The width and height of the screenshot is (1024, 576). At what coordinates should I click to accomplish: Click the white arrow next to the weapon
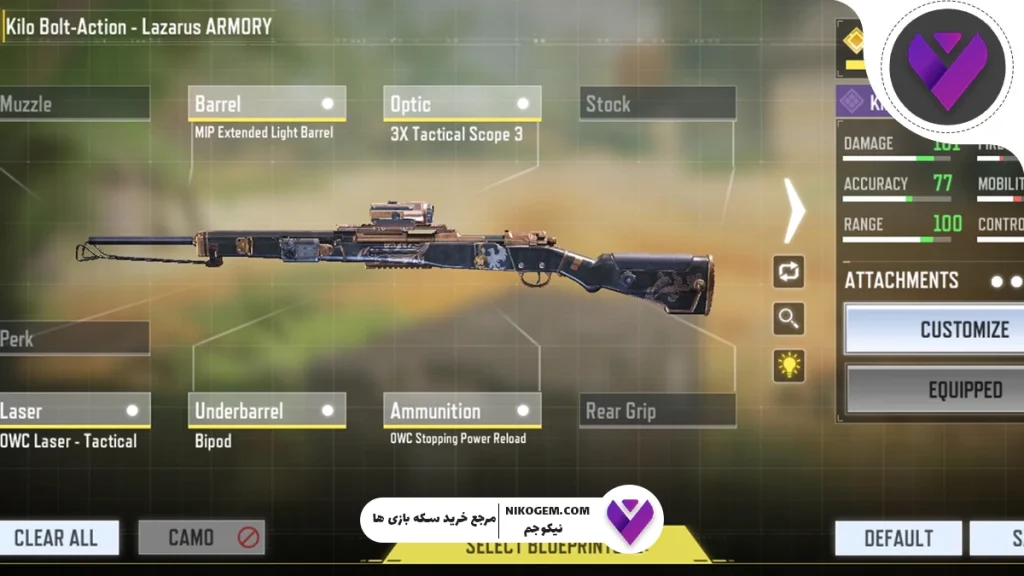coord(794,211)
